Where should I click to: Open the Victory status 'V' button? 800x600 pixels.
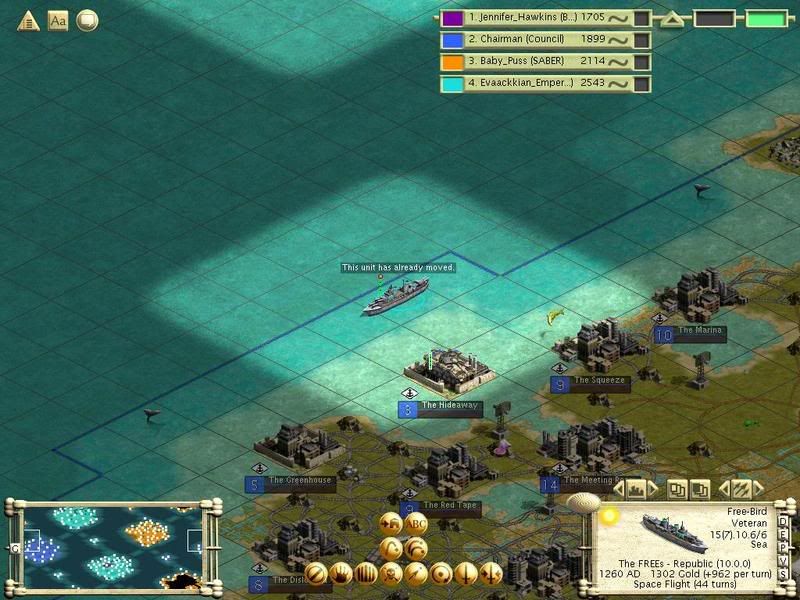point(783,560)
